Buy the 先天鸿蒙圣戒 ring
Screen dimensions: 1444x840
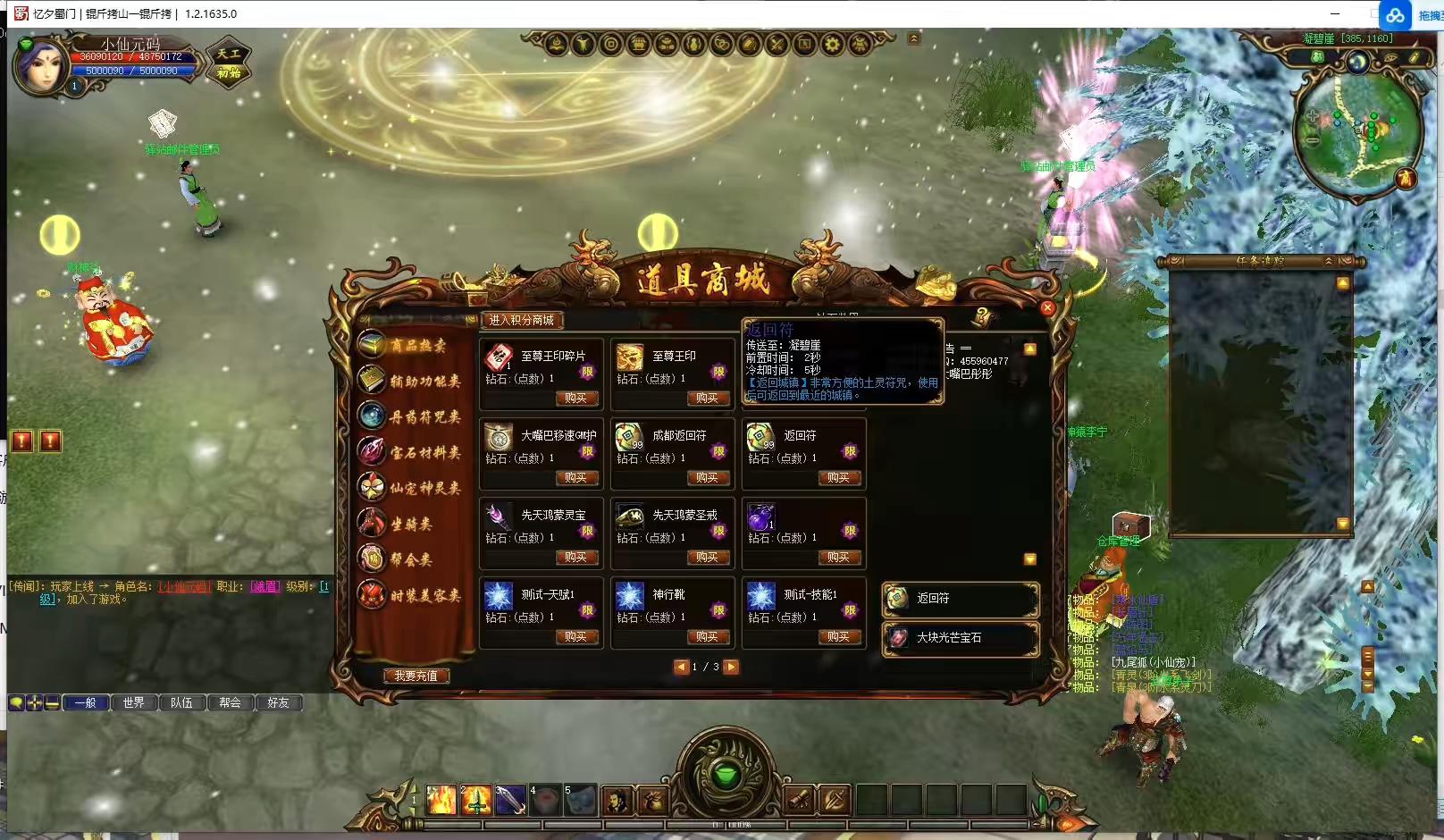coord(707,558)
